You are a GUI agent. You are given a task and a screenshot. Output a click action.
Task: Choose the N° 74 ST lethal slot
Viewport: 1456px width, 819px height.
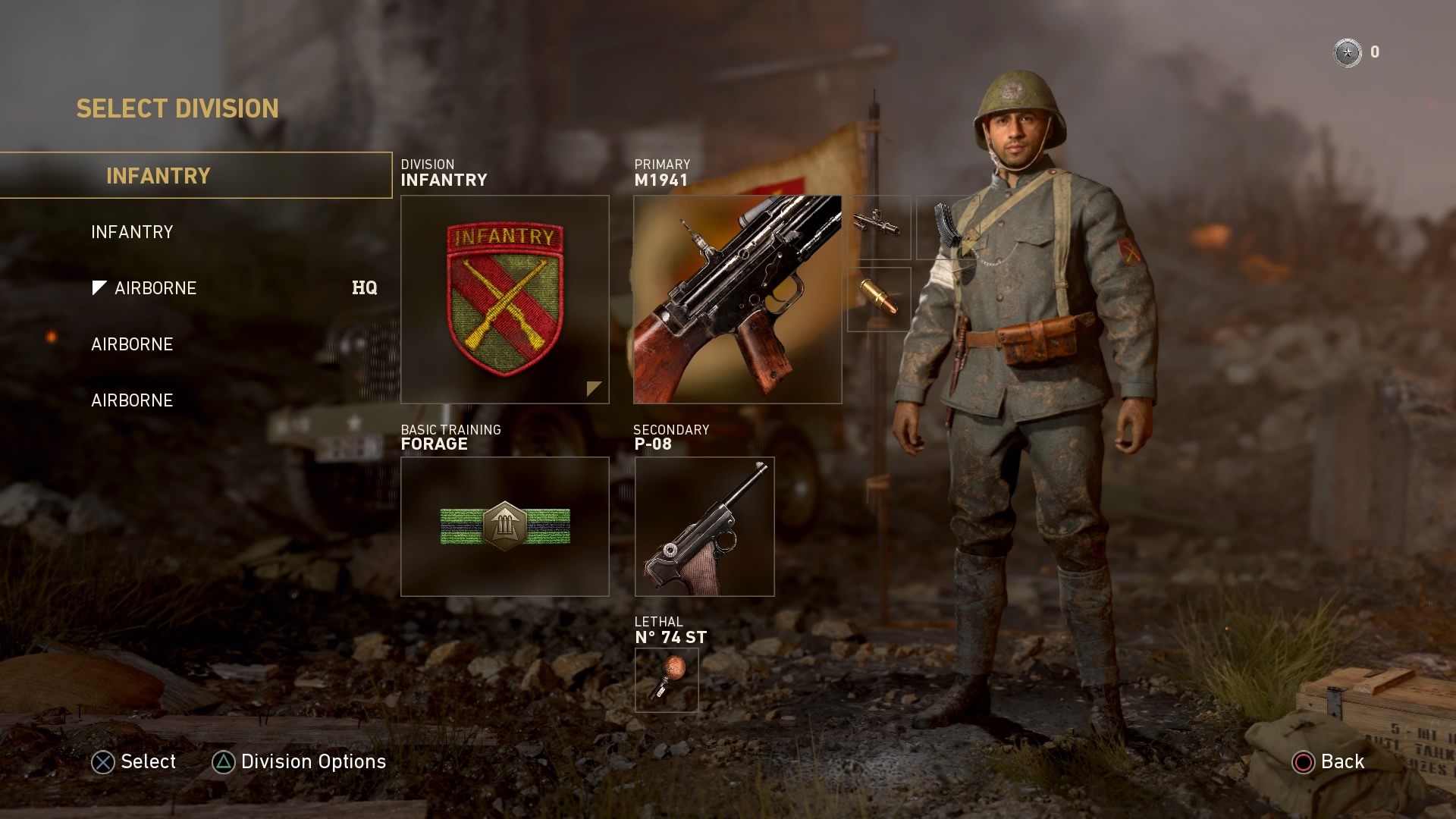coord(666,679)
